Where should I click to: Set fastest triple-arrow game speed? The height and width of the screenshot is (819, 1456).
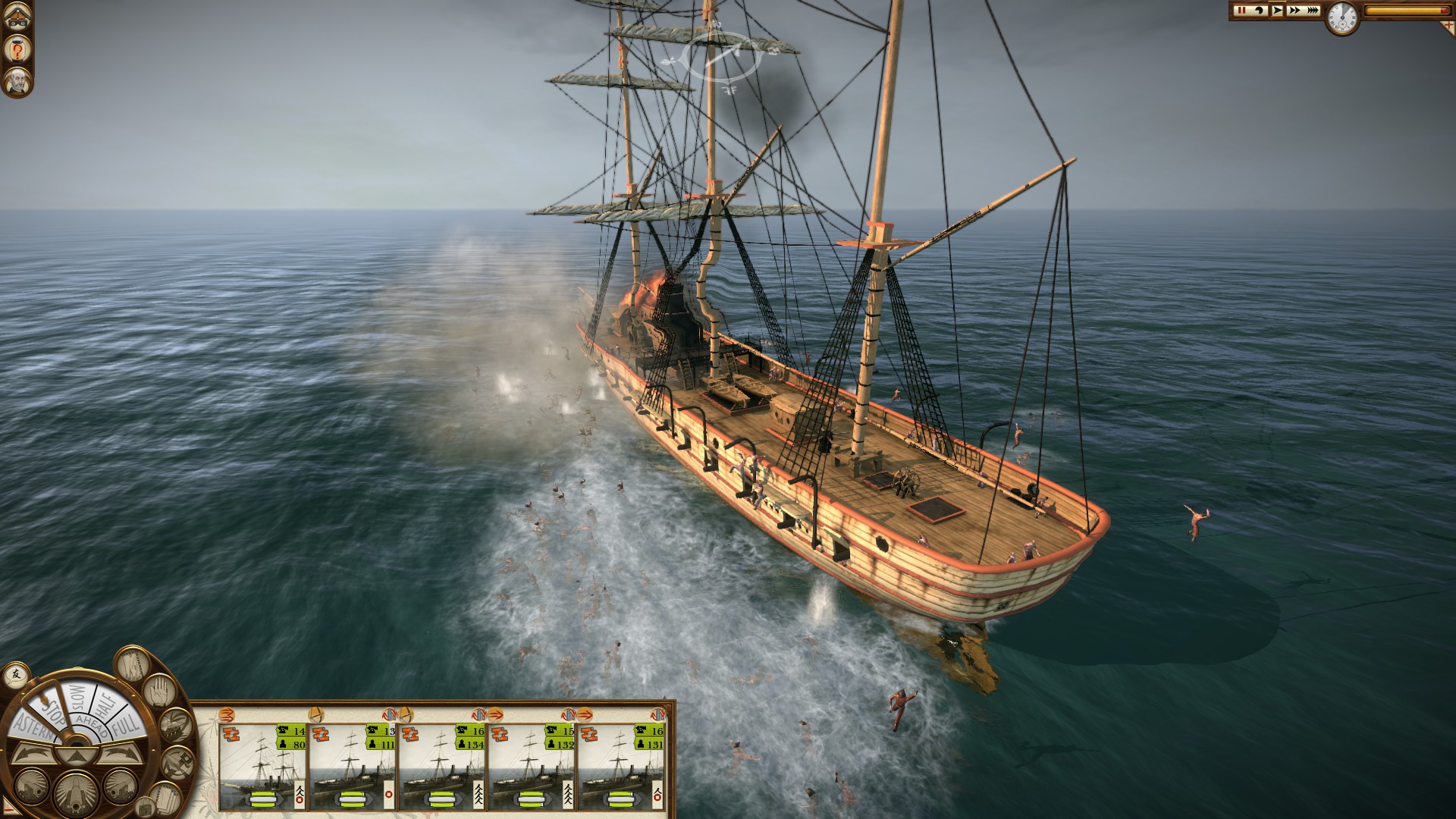click(1313, 11)
